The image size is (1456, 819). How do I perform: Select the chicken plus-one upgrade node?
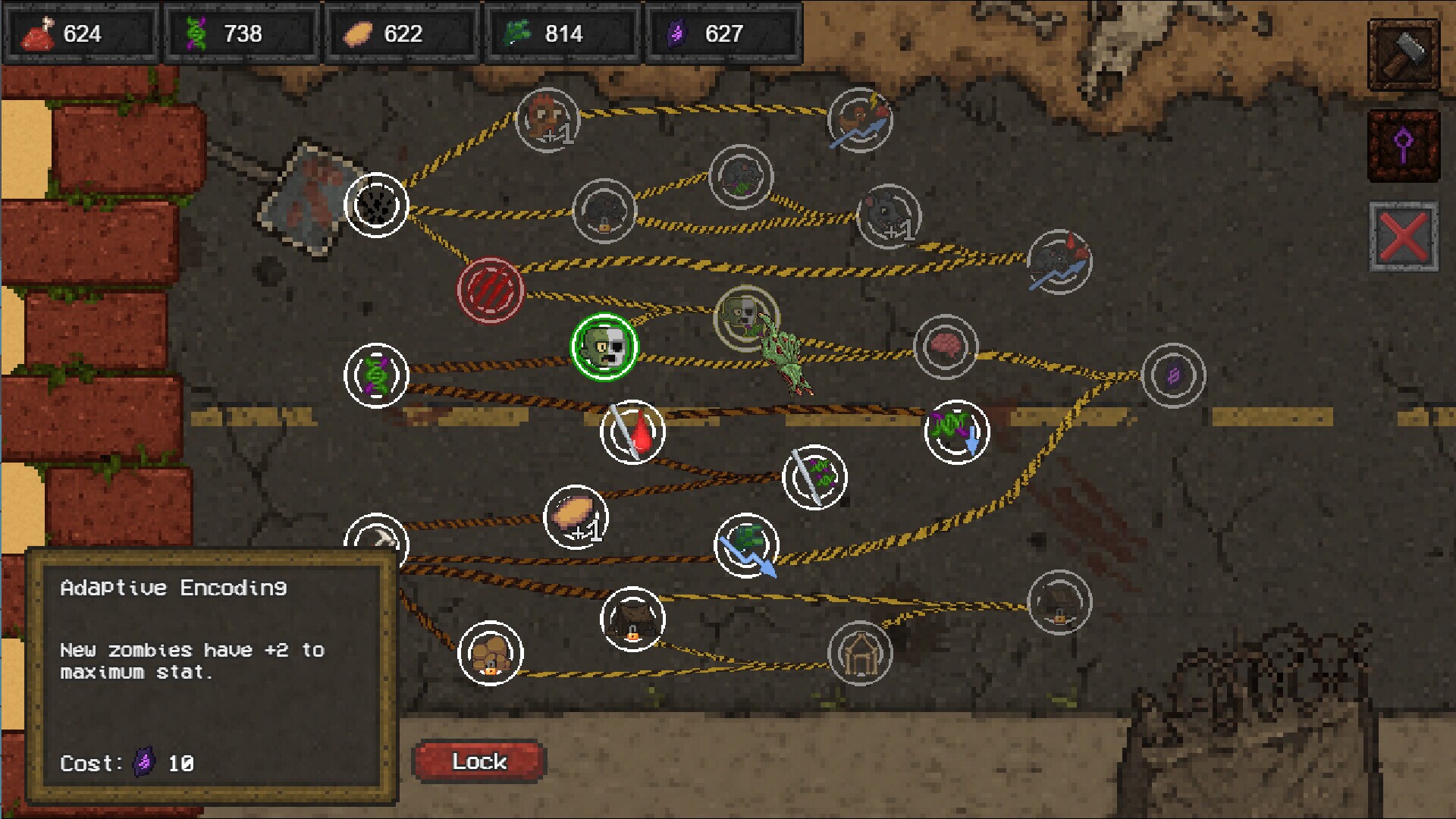click(548, 120)
